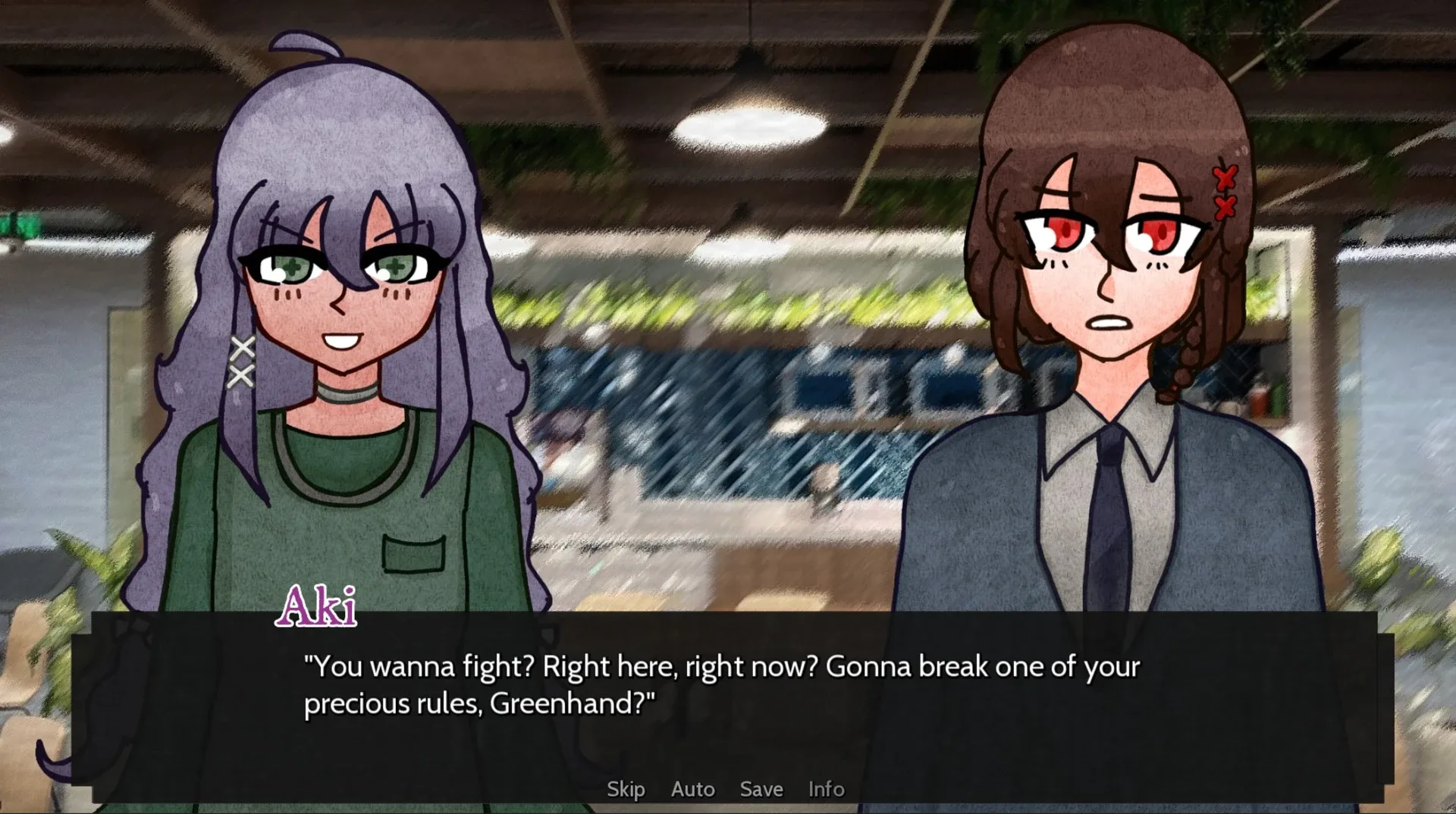
Task: Click the dialogue box to advance text
Action: pyautogui.click(x=728, y=705)
